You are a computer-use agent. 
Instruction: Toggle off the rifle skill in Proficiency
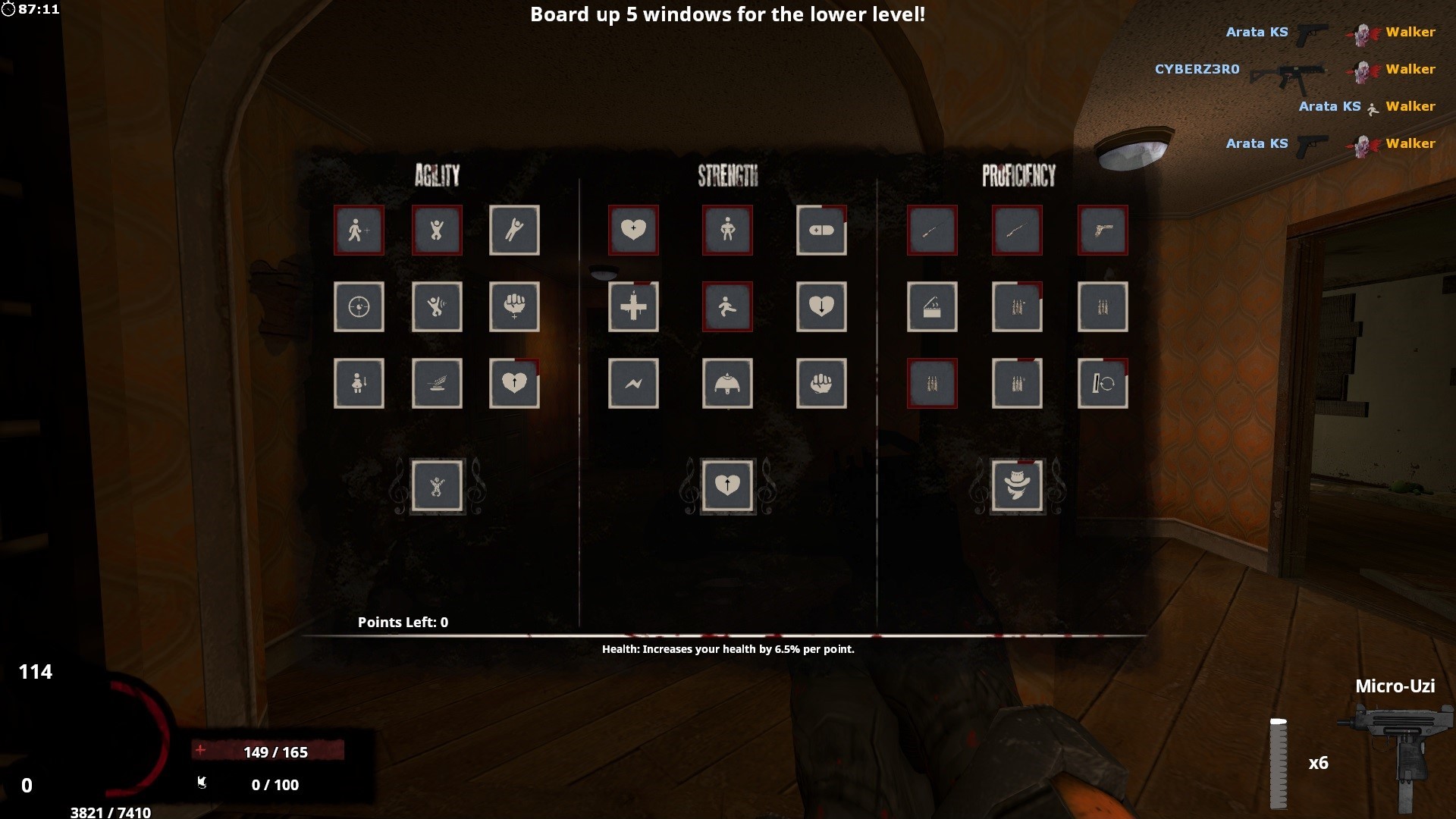click(932, 231)
